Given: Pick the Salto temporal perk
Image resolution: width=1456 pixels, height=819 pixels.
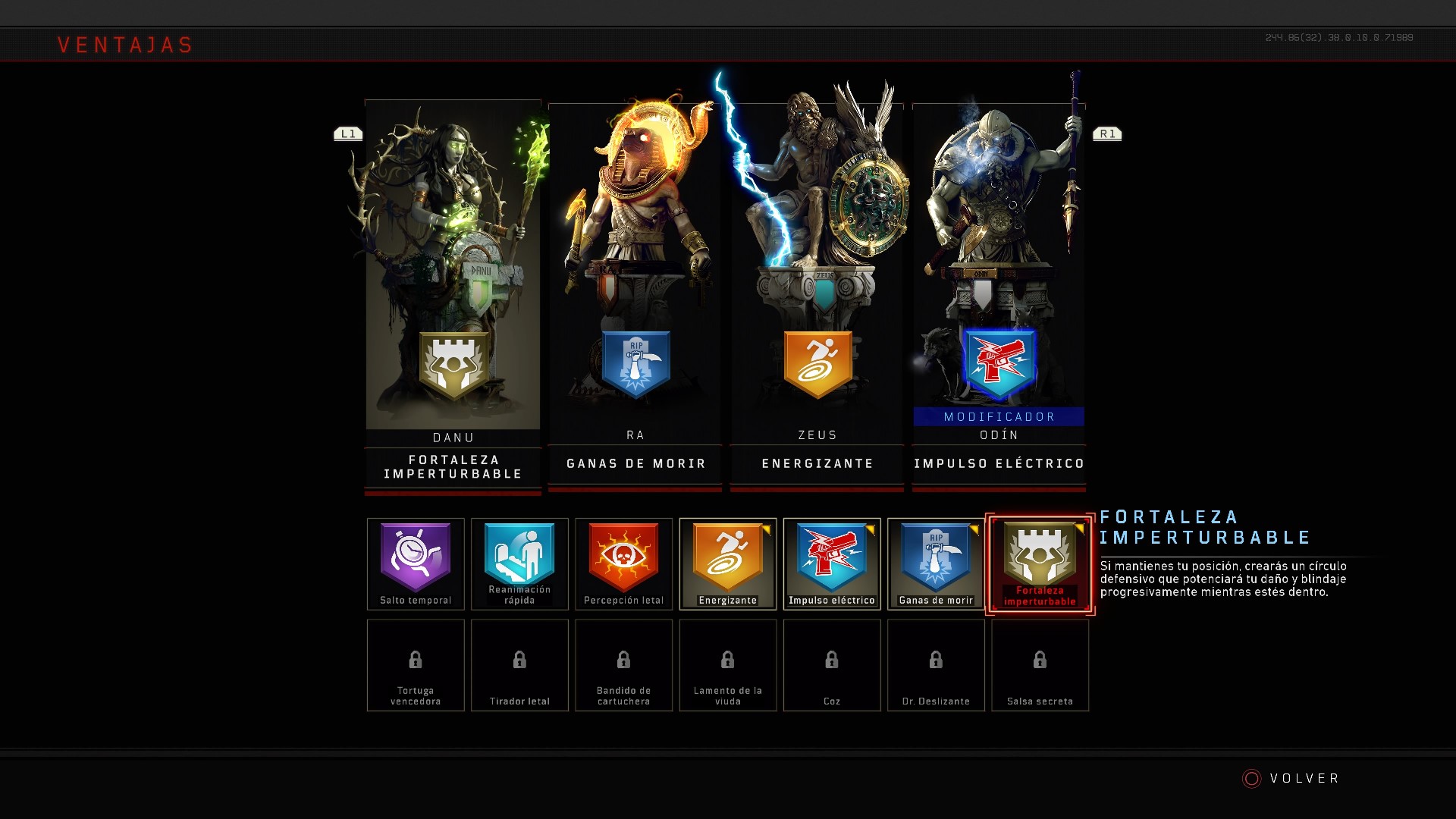Looking at the screenshot, I should 416,563.
